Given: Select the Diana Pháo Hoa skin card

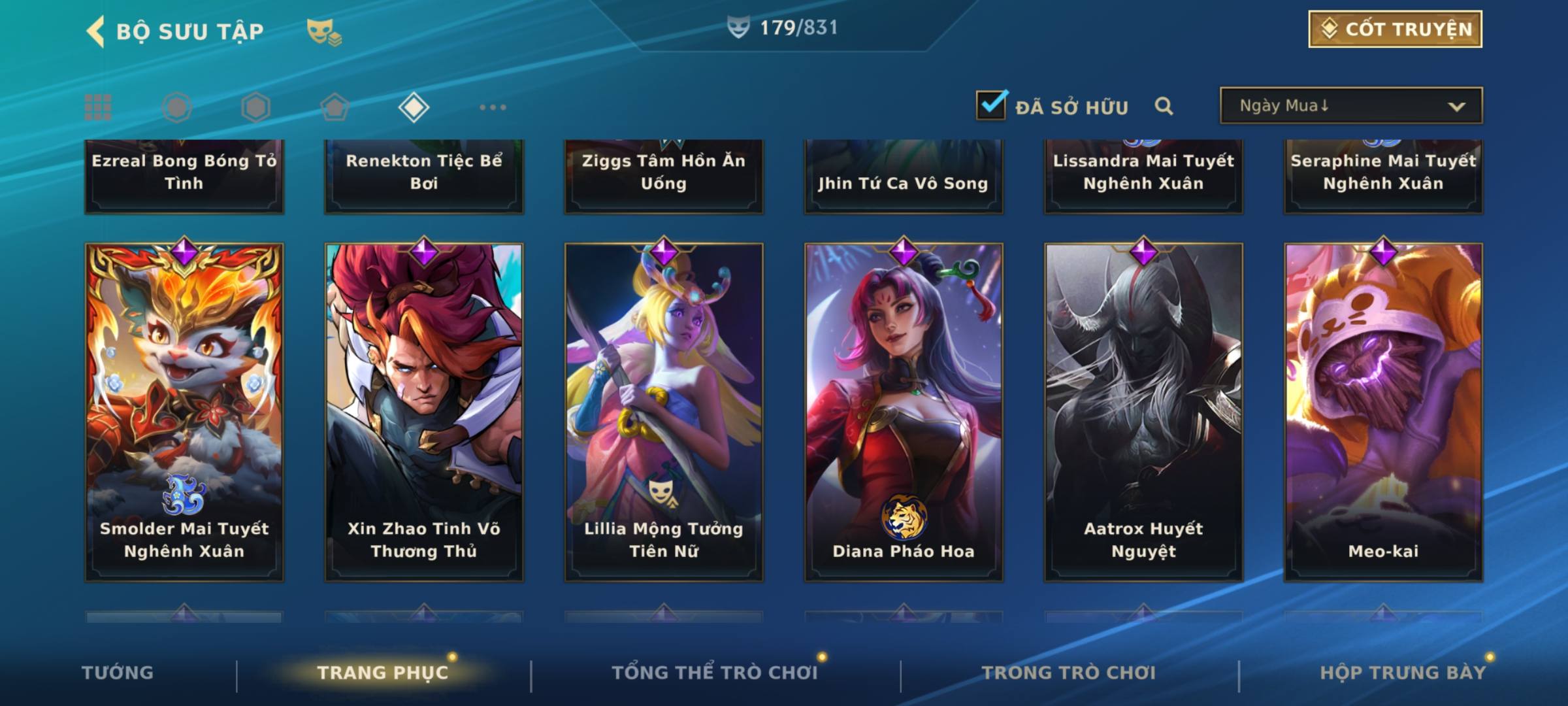Looking at the screenshot, I should [904, 412].
